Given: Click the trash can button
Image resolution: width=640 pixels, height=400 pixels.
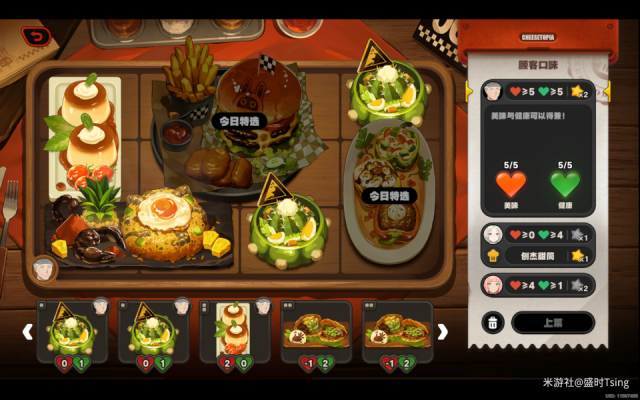Looking at the screenshot, I should [x=492, y=322].
